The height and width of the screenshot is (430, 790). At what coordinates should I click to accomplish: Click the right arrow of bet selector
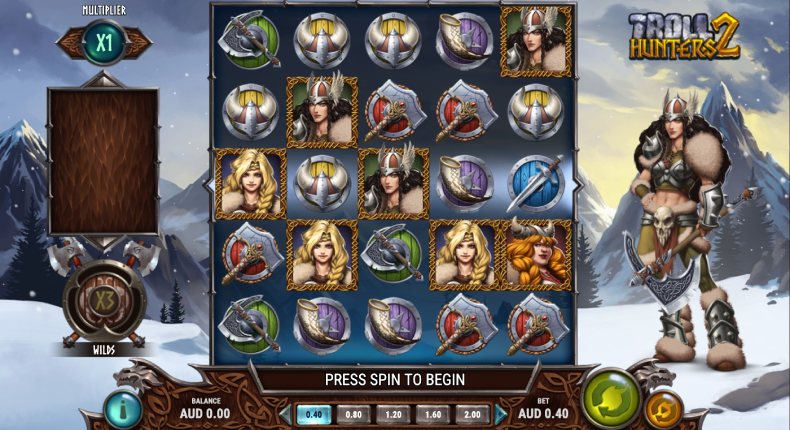[500, 413]
